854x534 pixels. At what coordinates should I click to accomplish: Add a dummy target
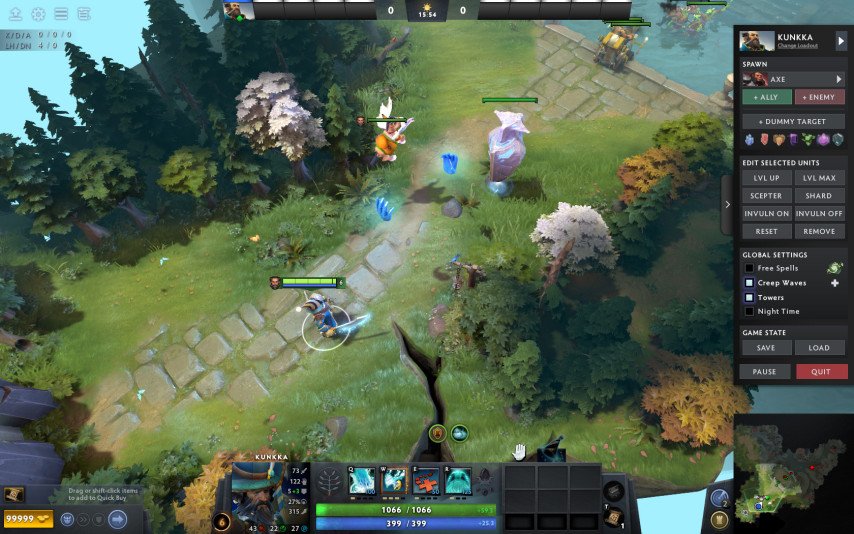coord(794,121)
